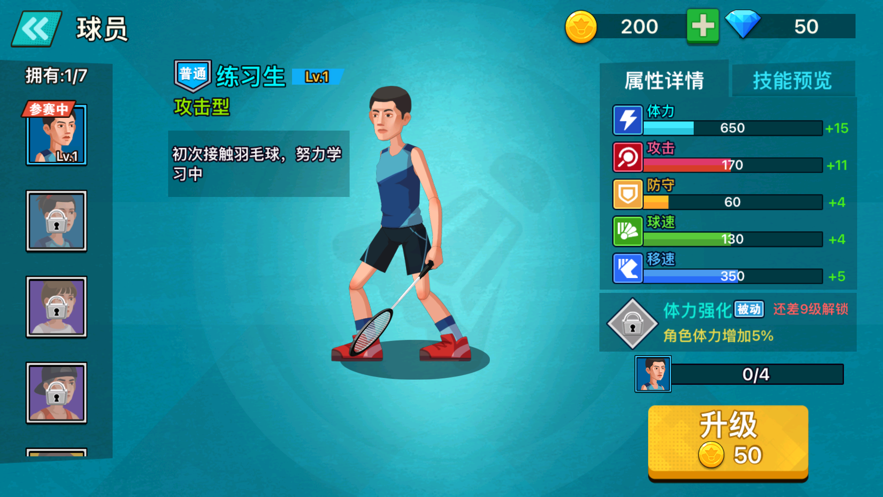Select the locked player wearing a cap
Screen dimensions: 883x497
(x=56, y=392)
